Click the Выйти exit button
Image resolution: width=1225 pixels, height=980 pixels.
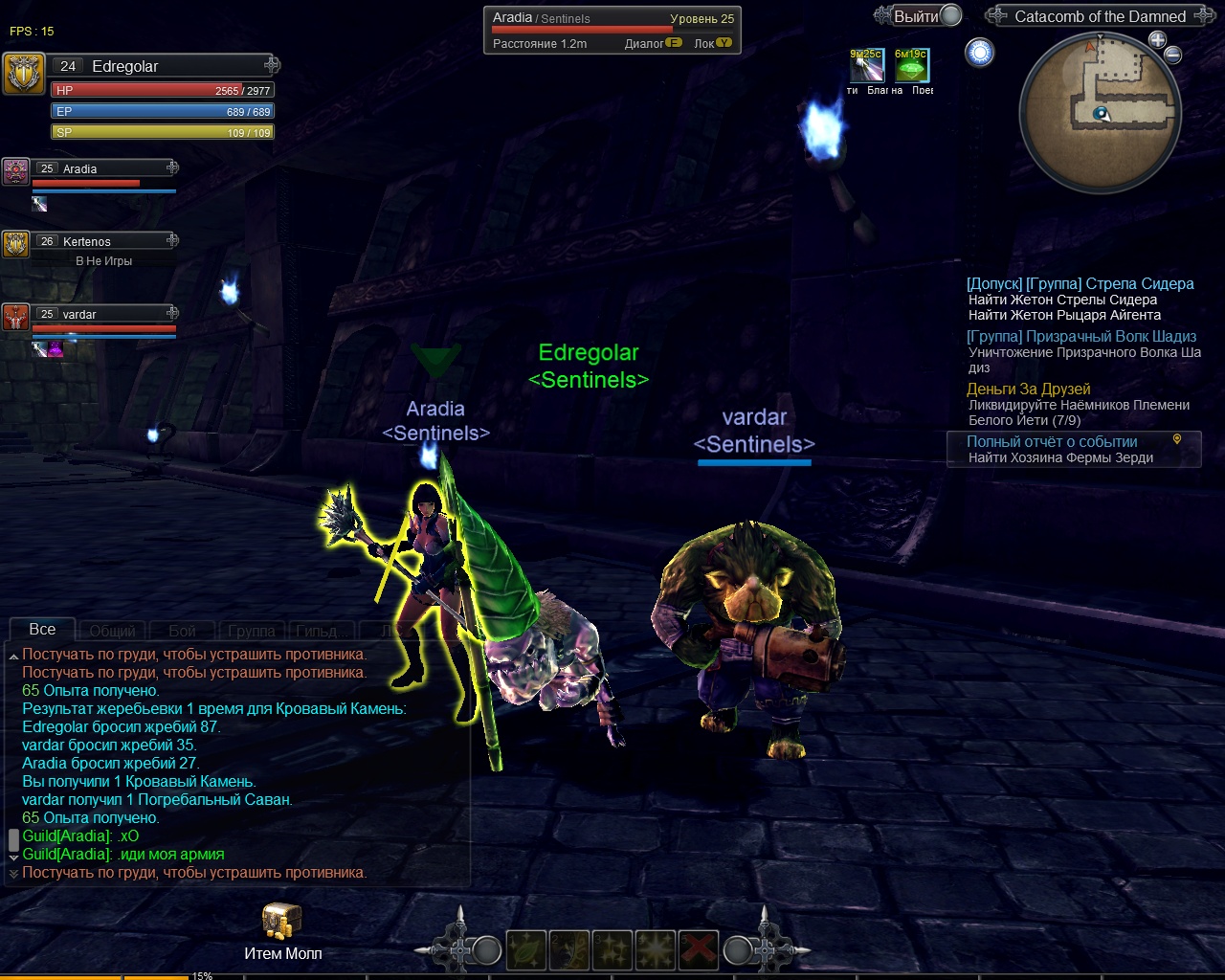pos(917,16)
